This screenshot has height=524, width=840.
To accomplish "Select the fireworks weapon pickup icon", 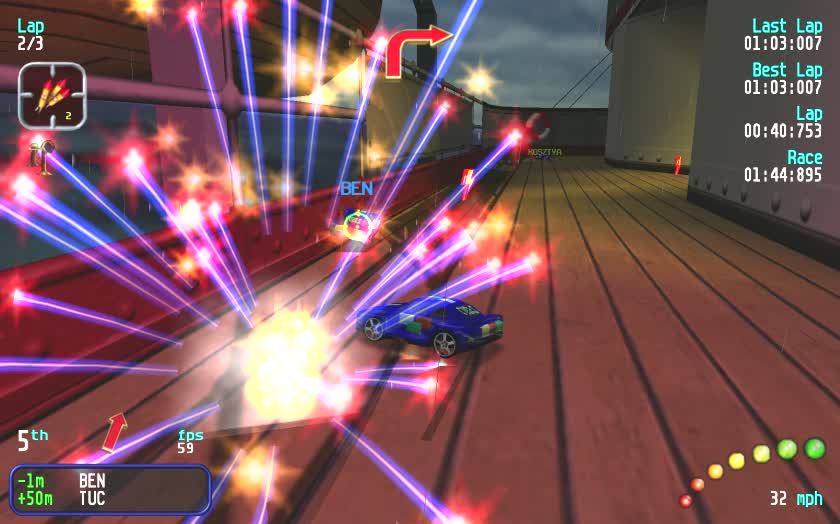I will tap(50, 97).
